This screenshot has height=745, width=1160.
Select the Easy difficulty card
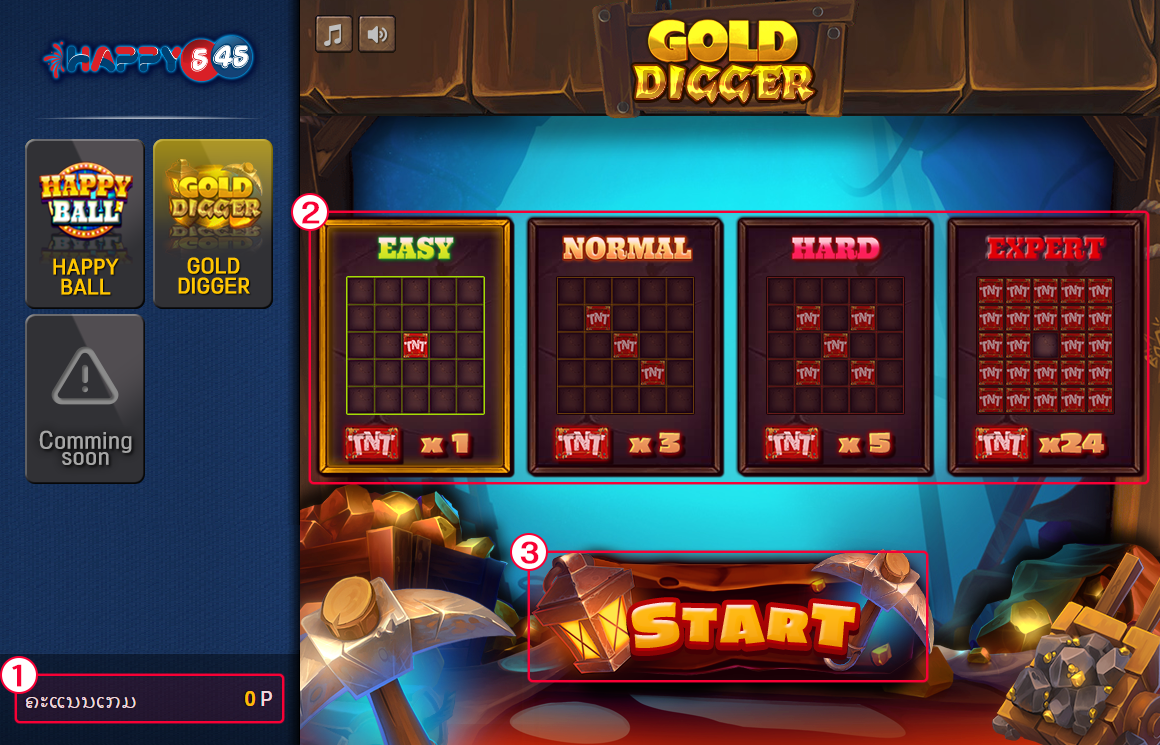(415, 346)
